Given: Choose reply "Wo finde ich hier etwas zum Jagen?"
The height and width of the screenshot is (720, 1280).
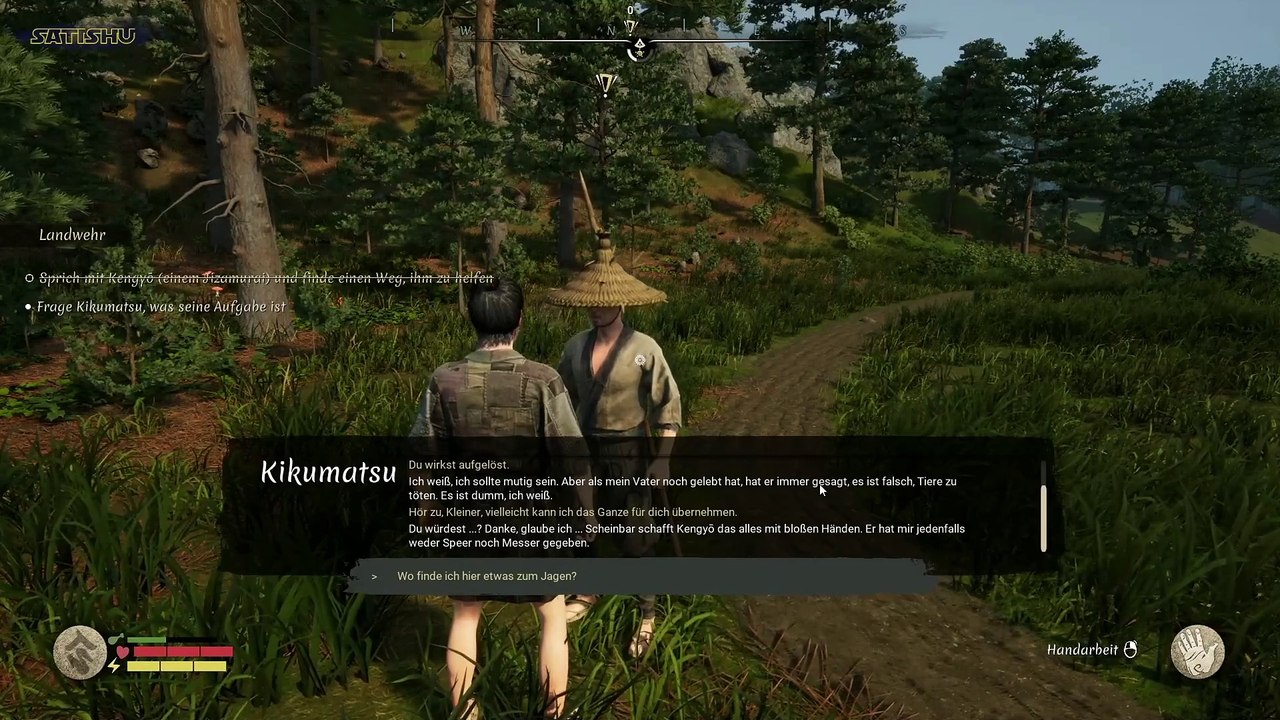Looking at the screenshot, I should point(487,576).
